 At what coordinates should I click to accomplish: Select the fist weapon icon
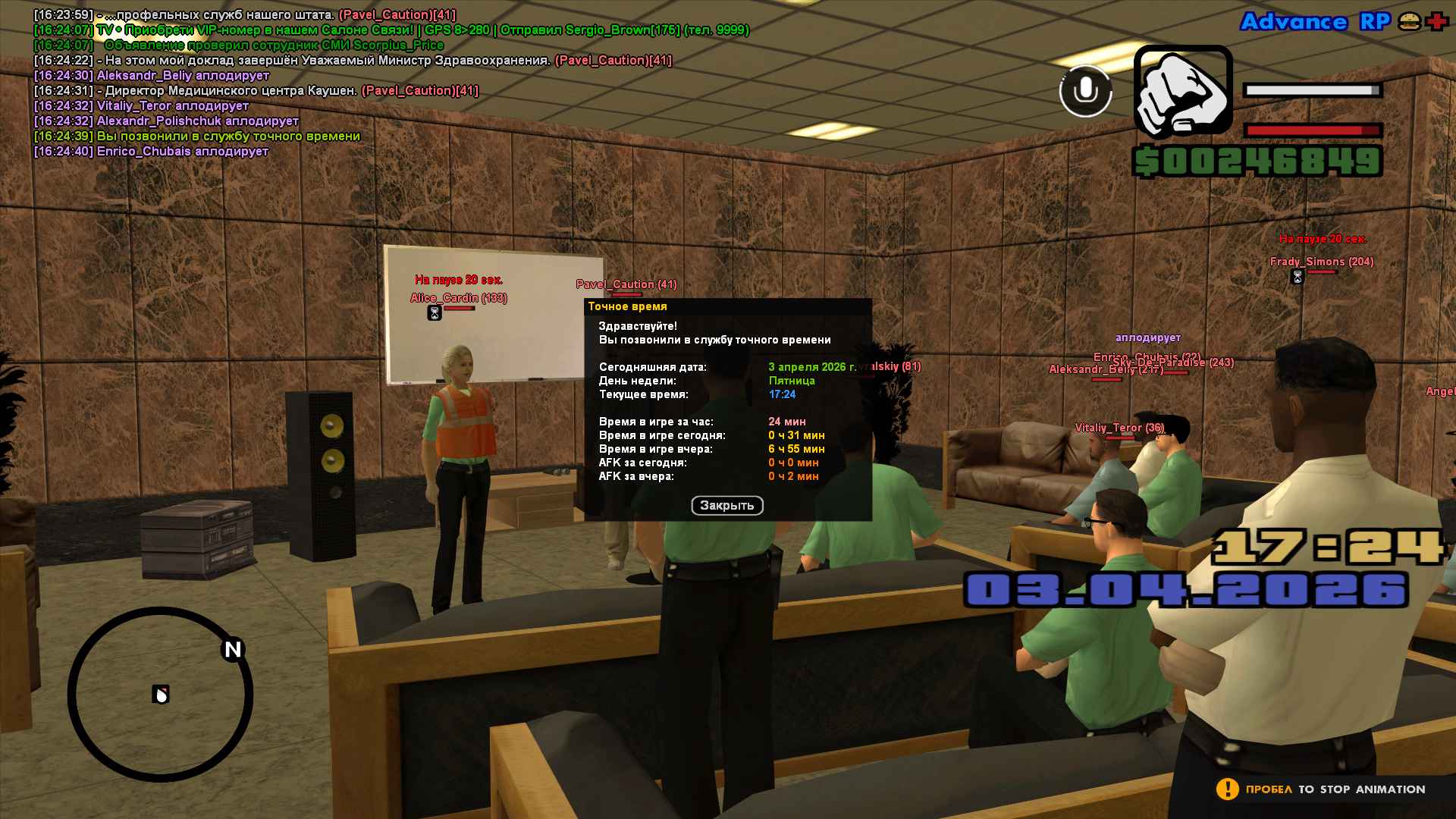[x=1182, y=93]
